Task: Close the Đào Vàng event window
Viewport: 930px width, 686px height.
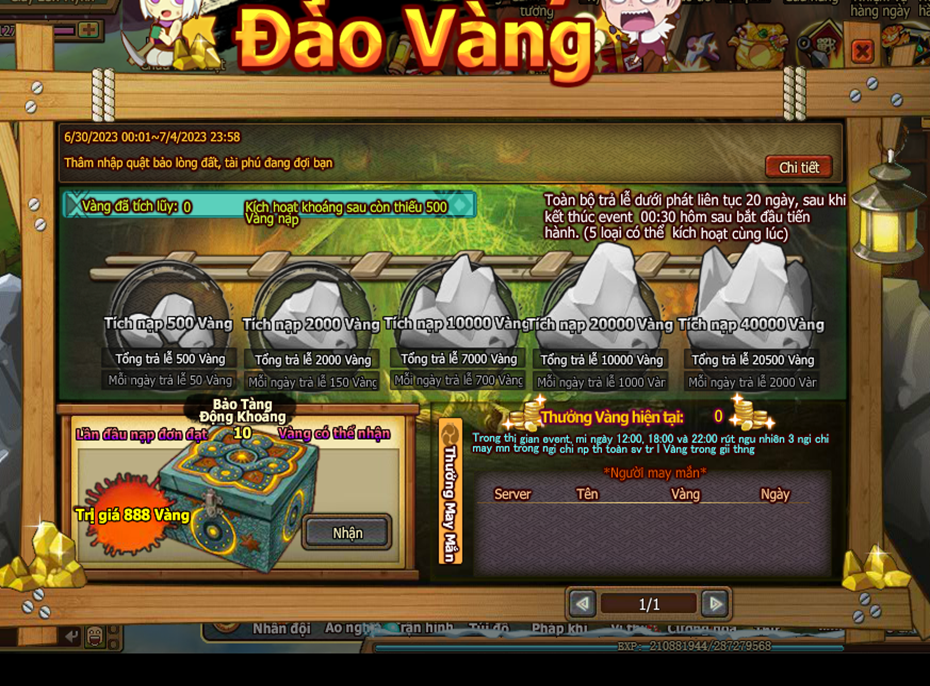Action: (x=861, y=50)
